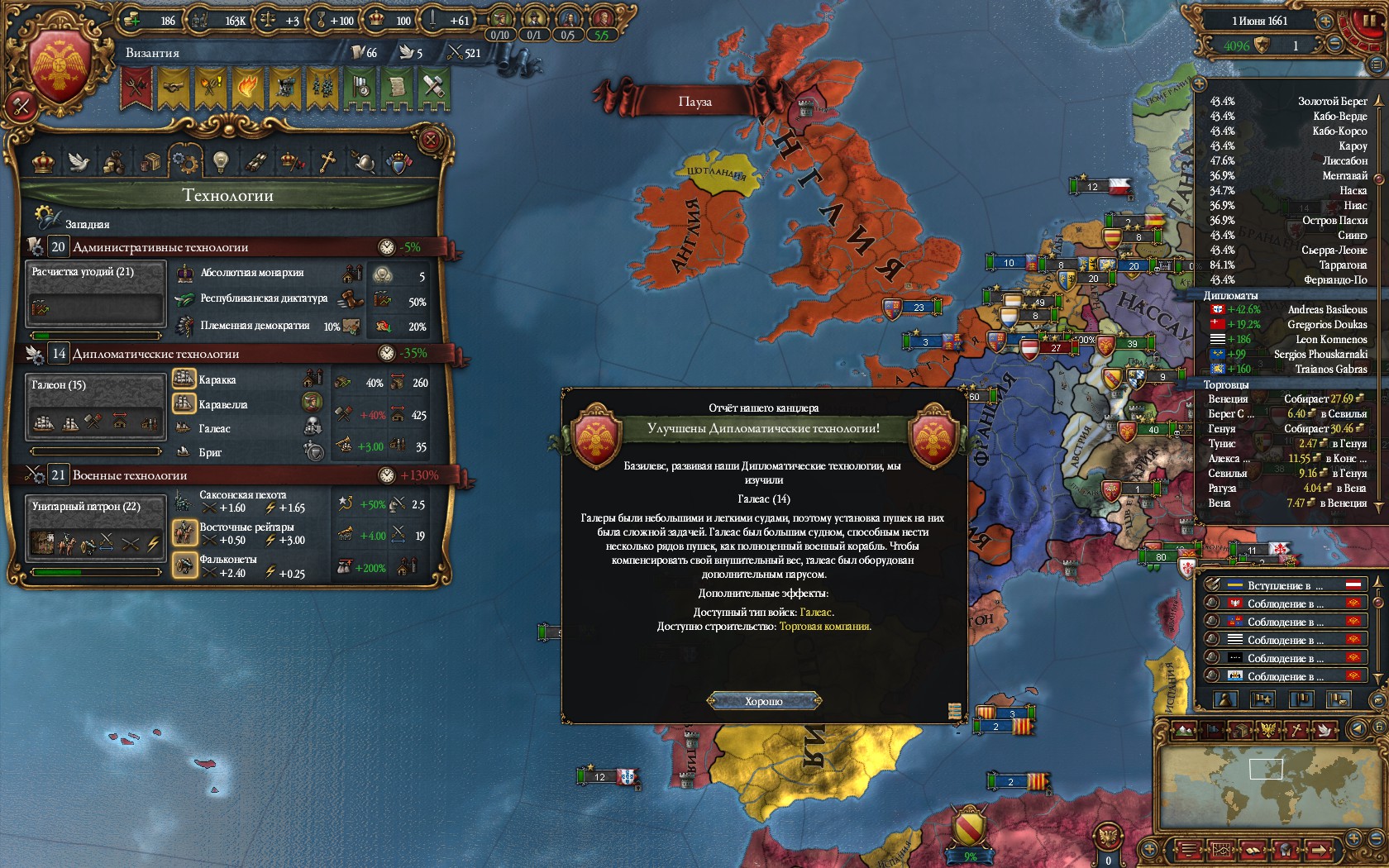The height and width of the screenshot is (868, 1389).
Task: Select the Галеон (15) diplomatic technology box
Action: click(x=95, y=407)
